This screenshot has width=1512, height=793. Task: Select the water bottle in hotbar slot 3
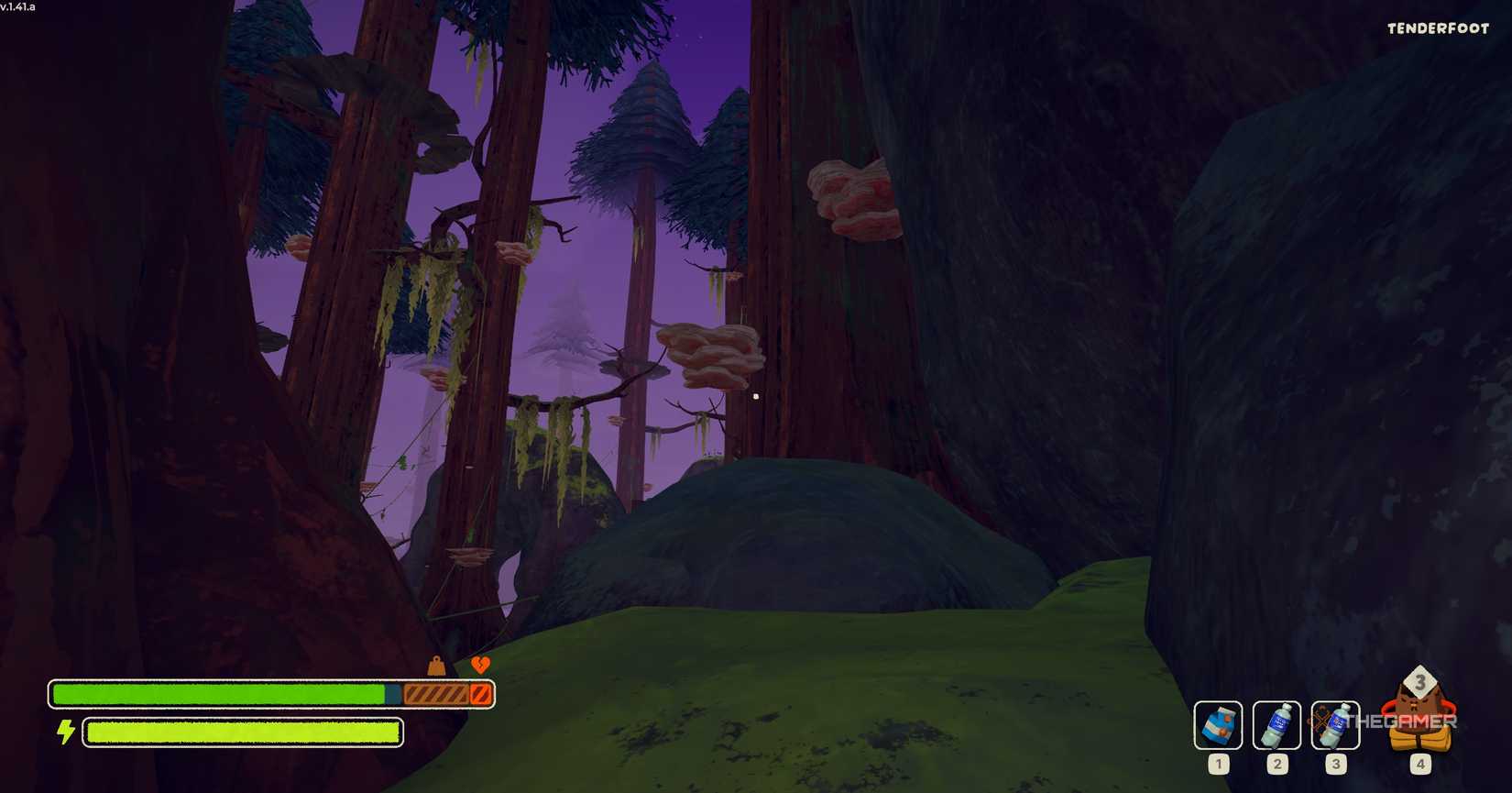tap(1335, 725)
